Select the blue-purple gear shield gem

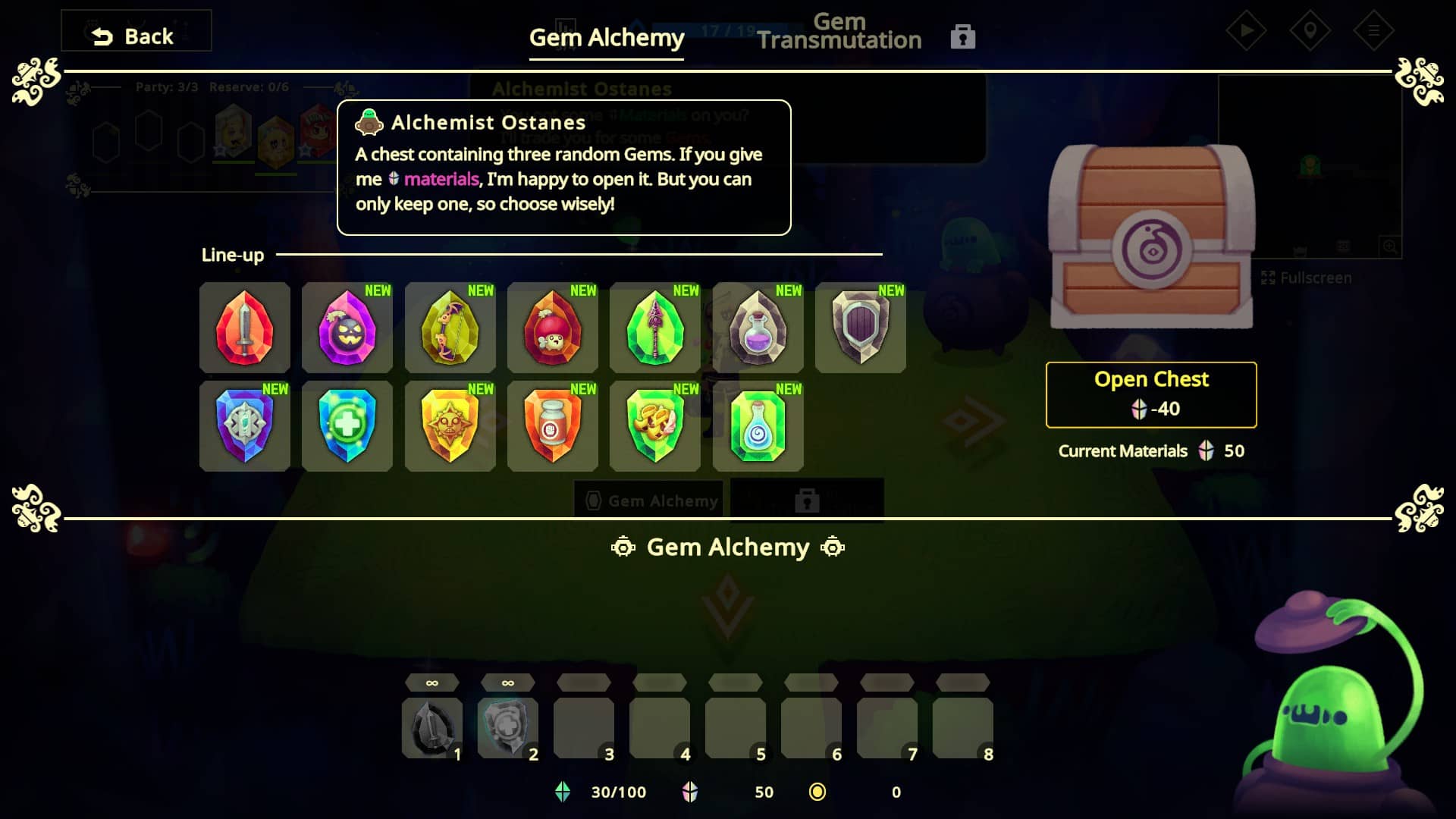244,426
